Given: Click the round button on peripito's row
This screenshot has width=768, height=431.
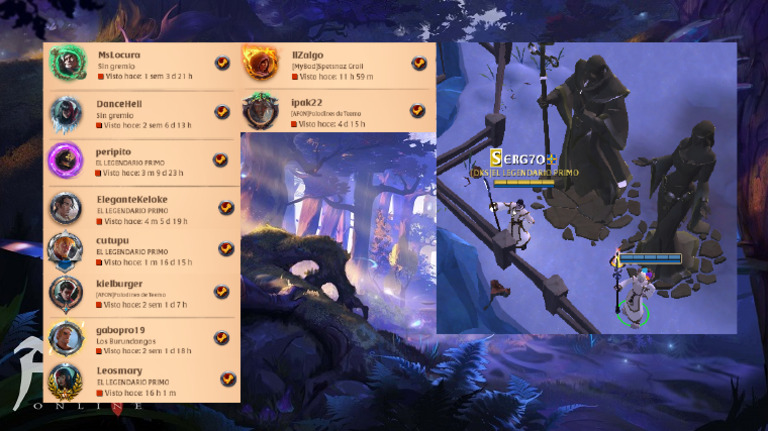Looking at the screenshot, I should [221, 160].
